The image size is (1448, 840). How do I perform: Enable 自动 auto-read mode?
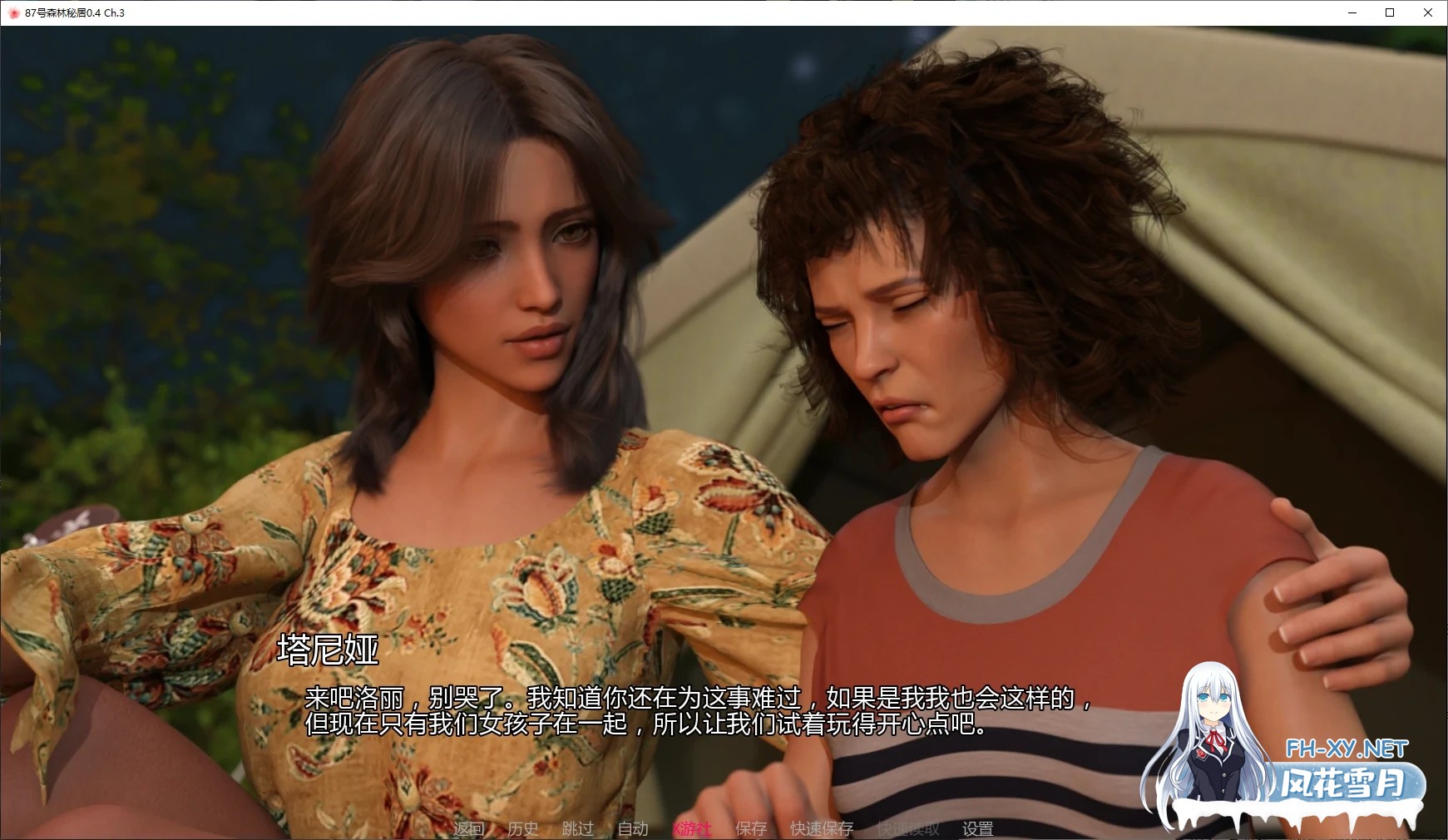click(632, 828)
